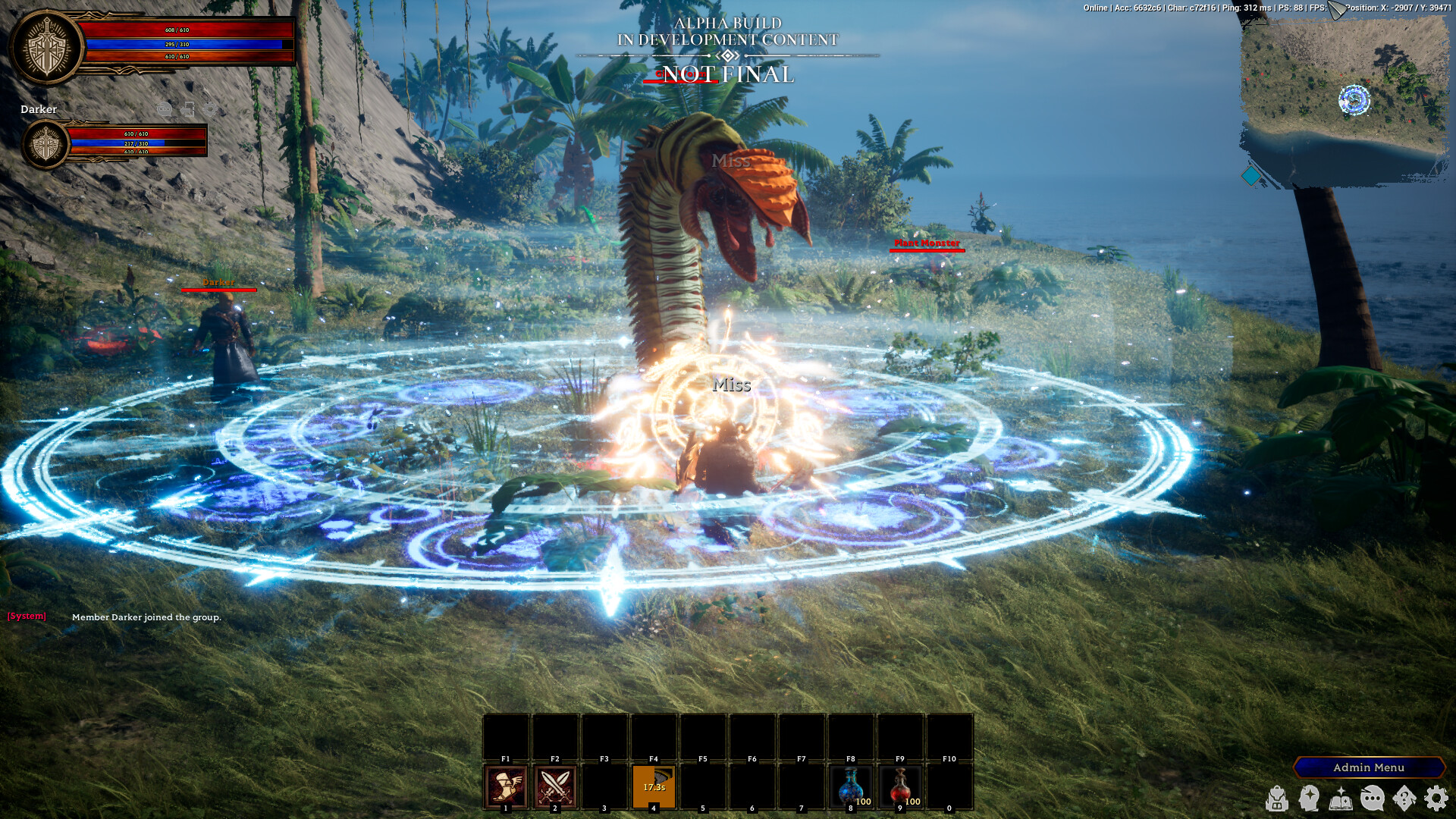Click the leave group icon under Darker's name
Screen dimensions: 1456x819
pyautogui.click(x=189, y=109)
